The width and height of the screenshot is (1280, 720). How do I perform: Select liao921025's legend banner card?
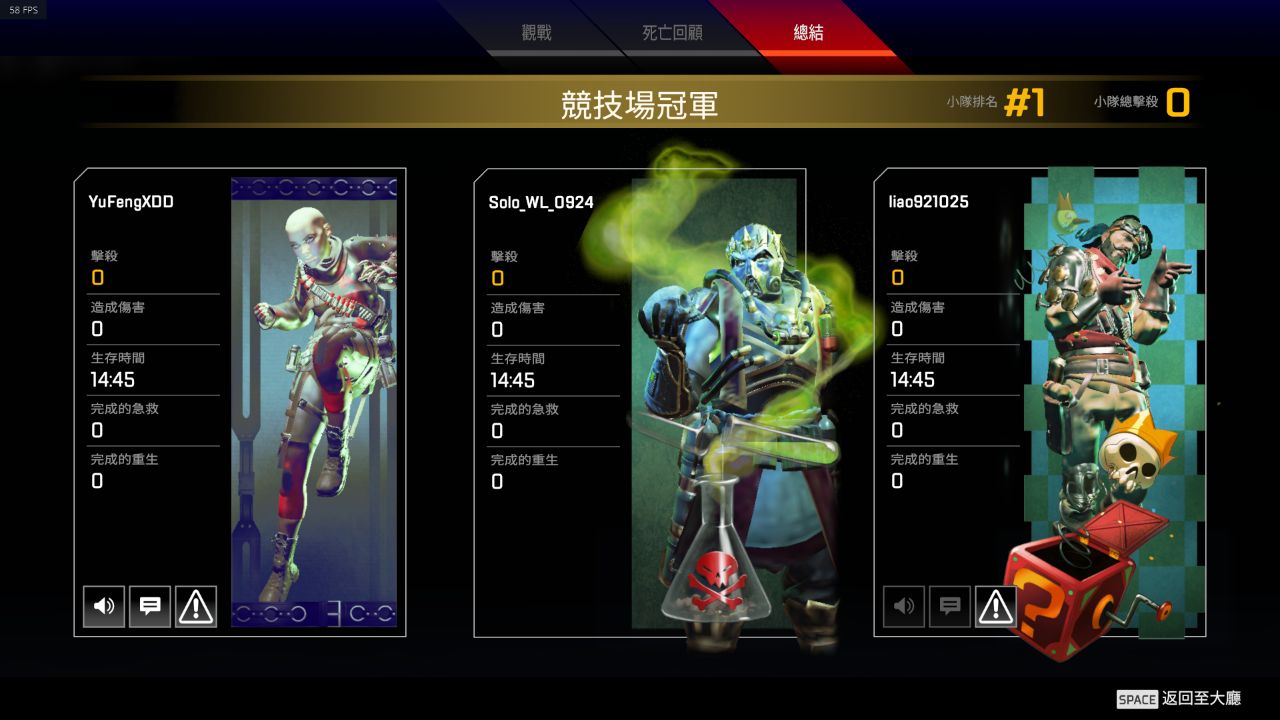[x=1110, y=400]
